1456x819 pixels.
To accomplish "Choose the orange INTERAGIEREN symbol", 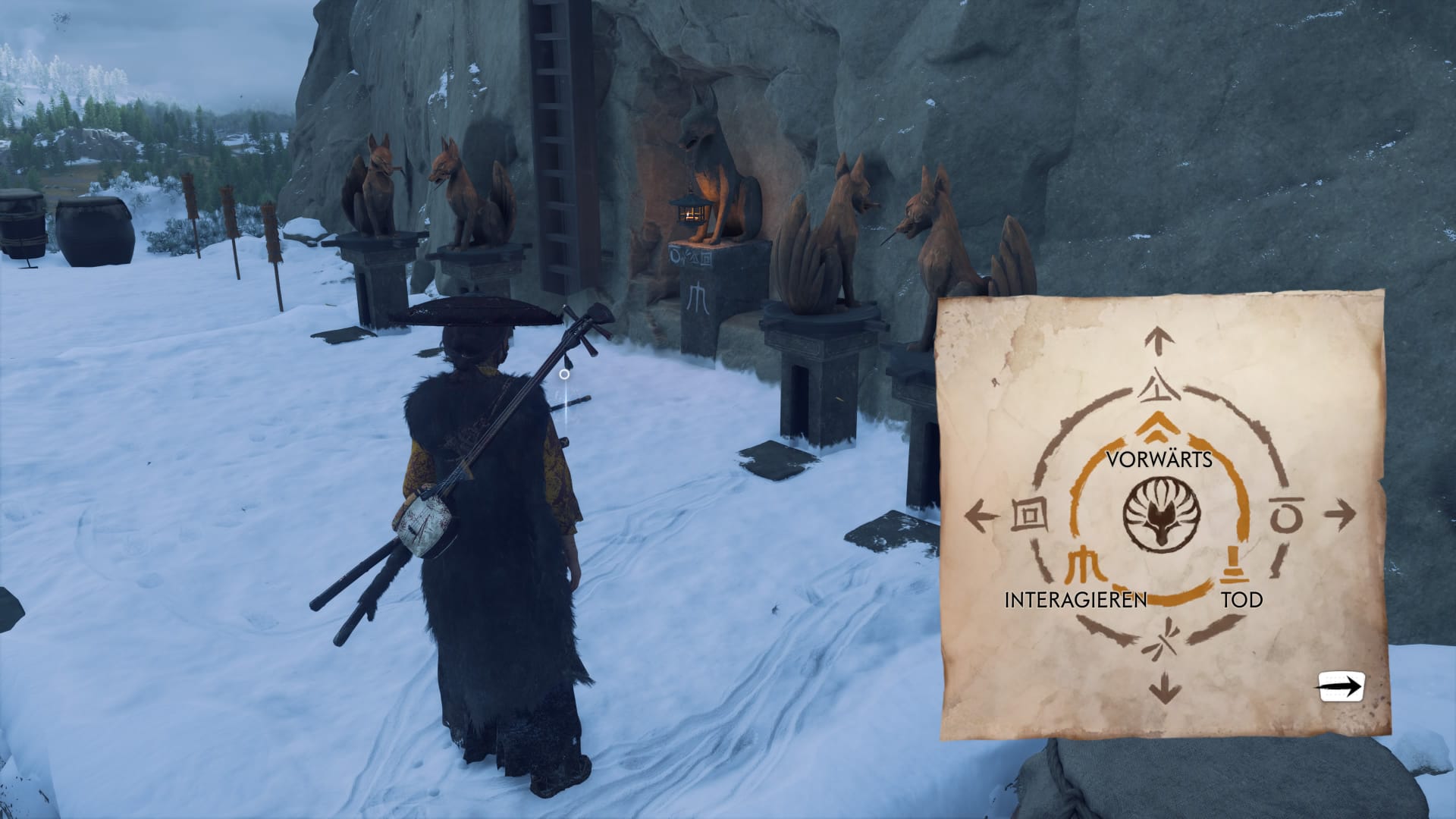I will pos(1084,565).
